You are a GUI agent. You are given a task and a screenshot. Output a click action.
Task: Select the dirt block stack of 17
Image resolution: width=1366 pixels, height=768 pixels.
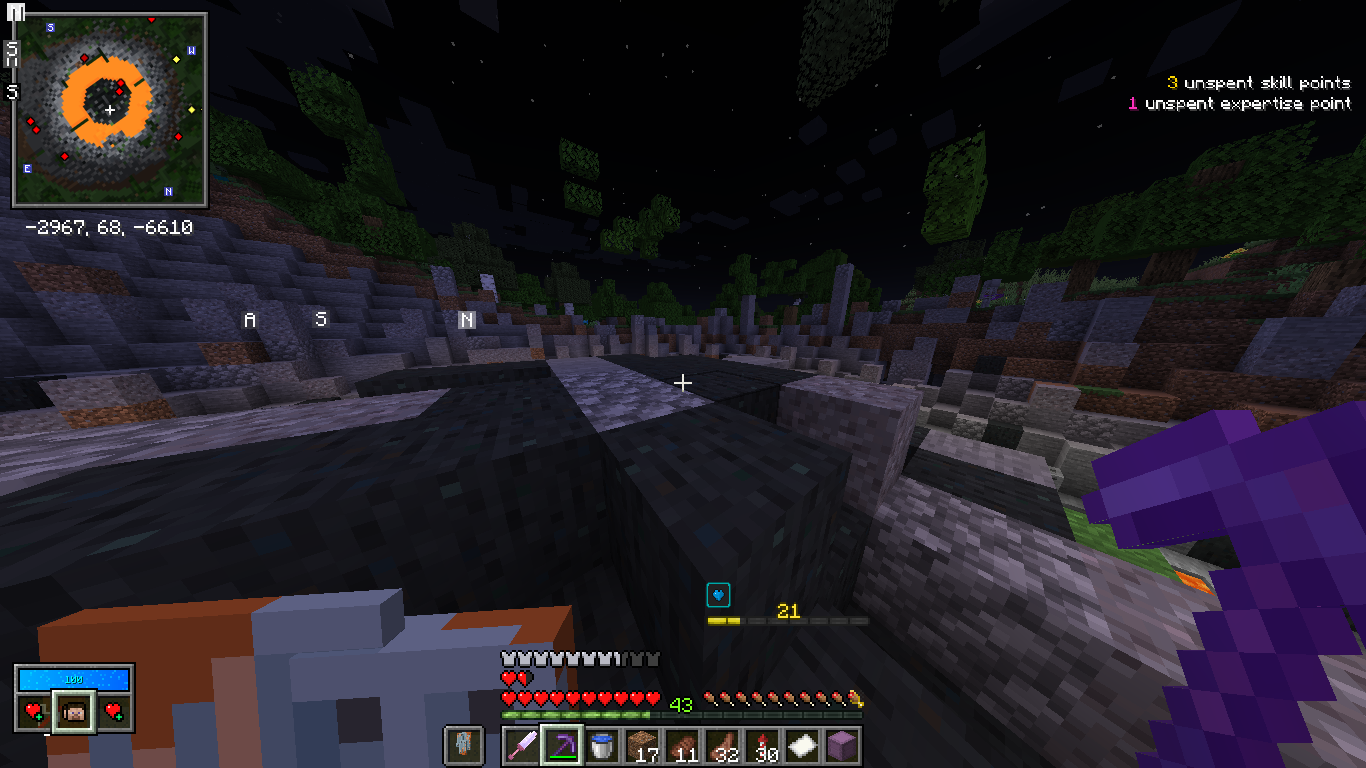tap(641, 746)
